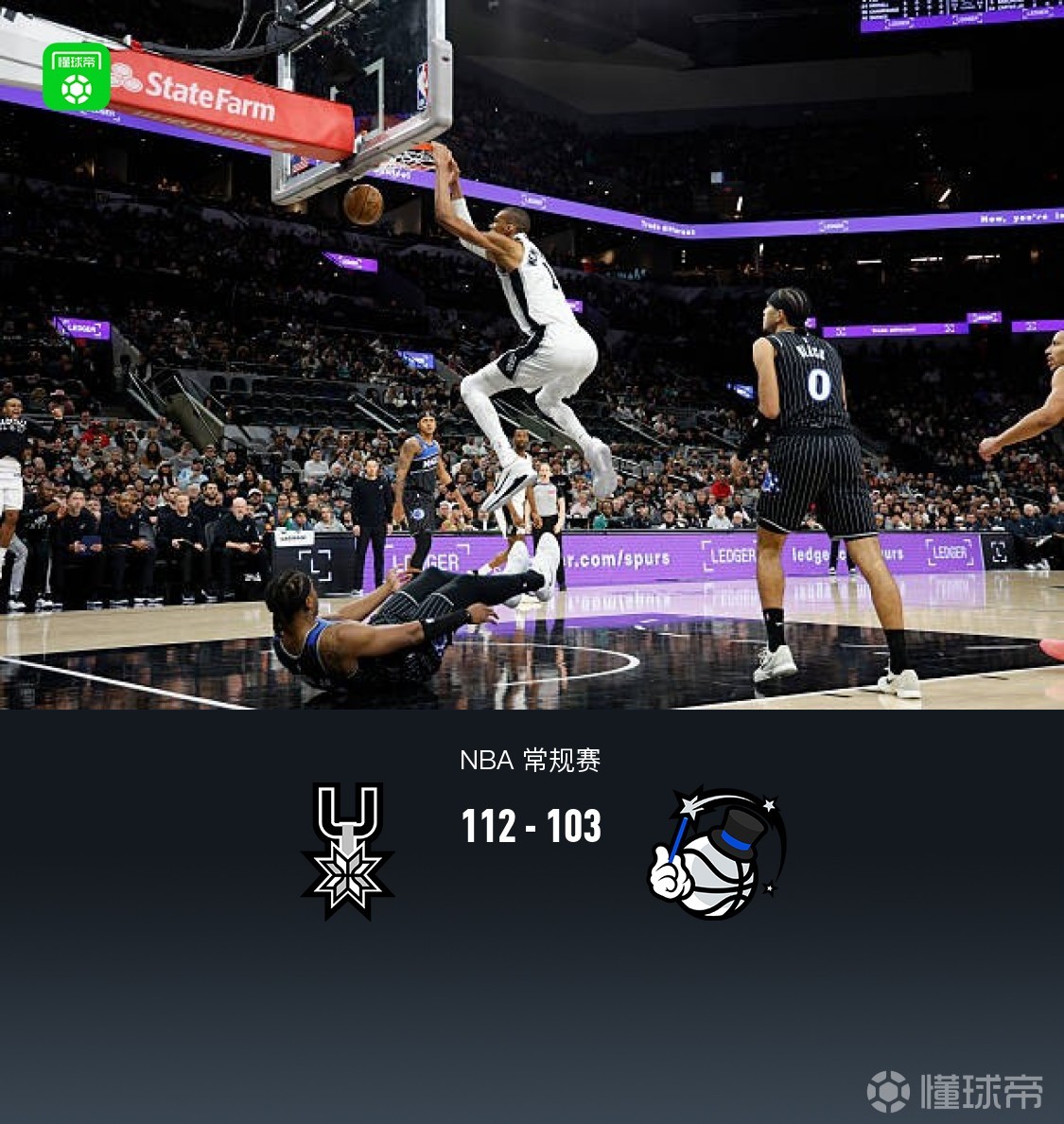Select the San Antonio Spurs team logo
Image resolution: width=1064 pixels, height=1124 pixels.
click(347, 850)
